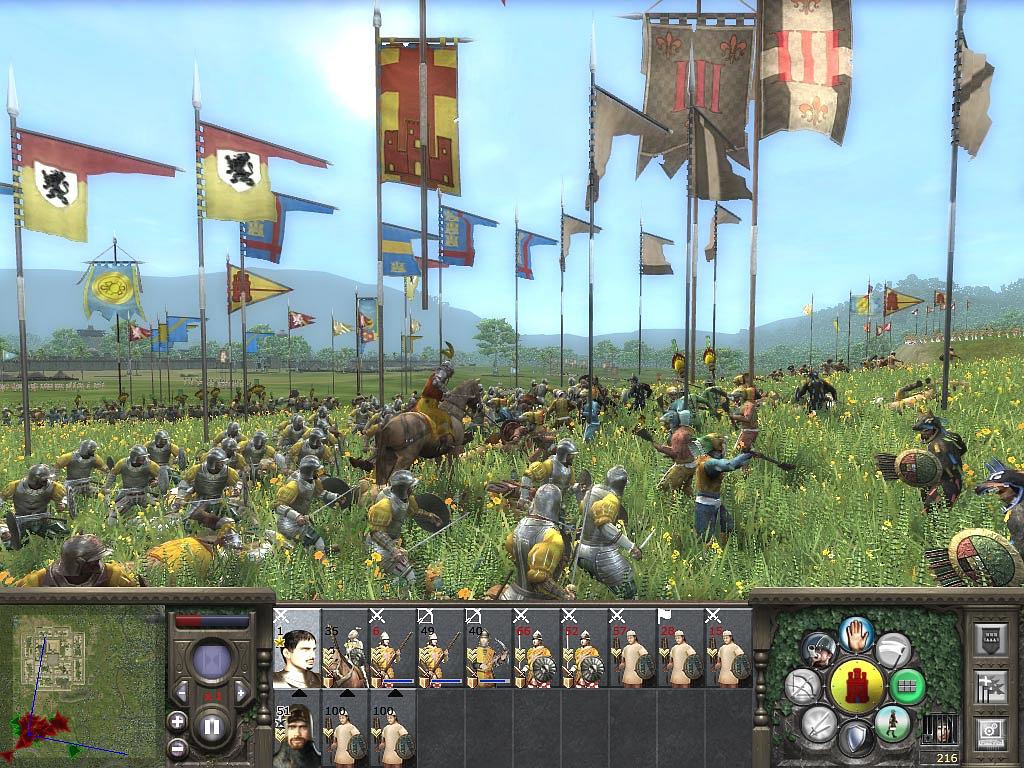Select the unit card with 49 men
The image size is (1024, 768).
coord(441,648)
